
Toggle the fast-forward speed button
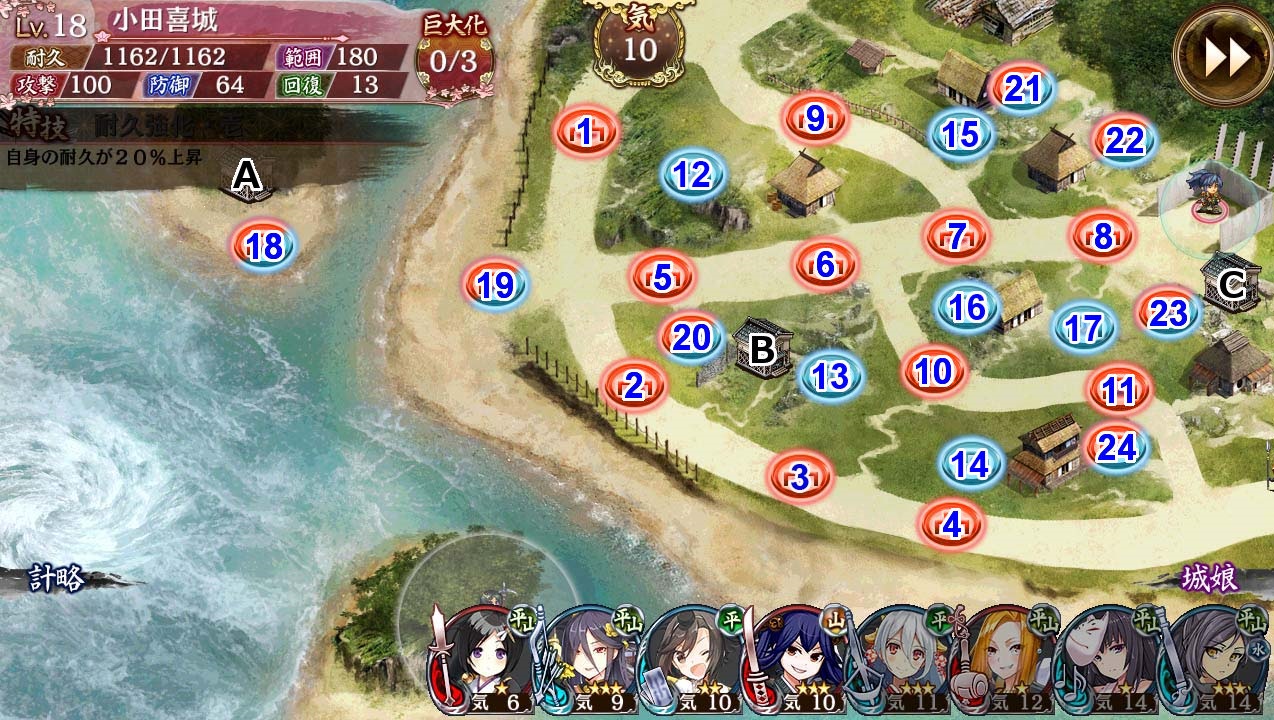coord(1222,57)
